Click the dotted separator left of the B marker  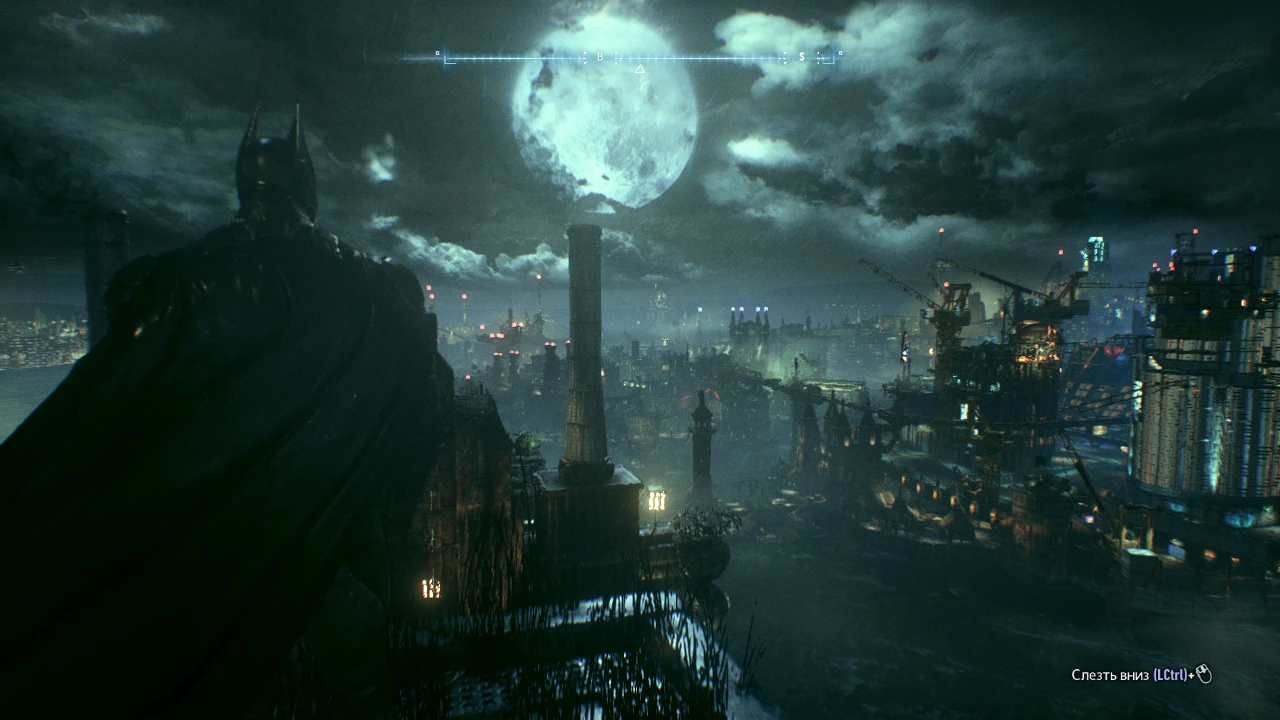pos(584,56)
